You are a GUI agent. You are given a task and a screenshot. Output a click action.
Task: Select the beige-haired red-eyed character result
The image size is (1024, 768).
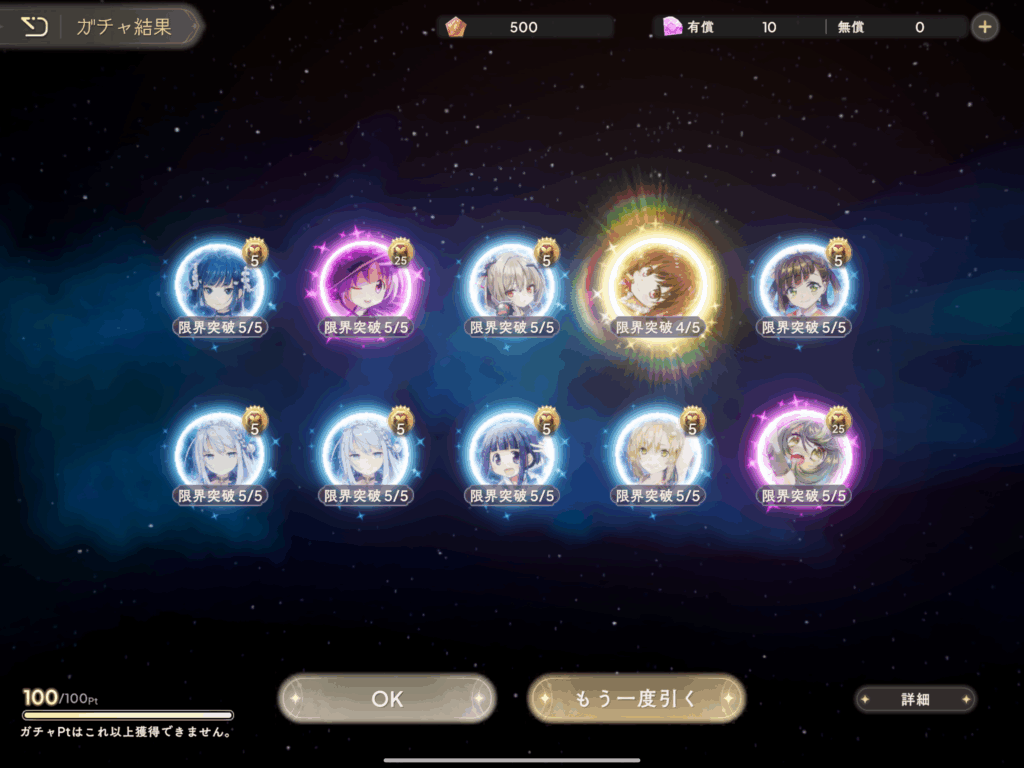point(510,287)
